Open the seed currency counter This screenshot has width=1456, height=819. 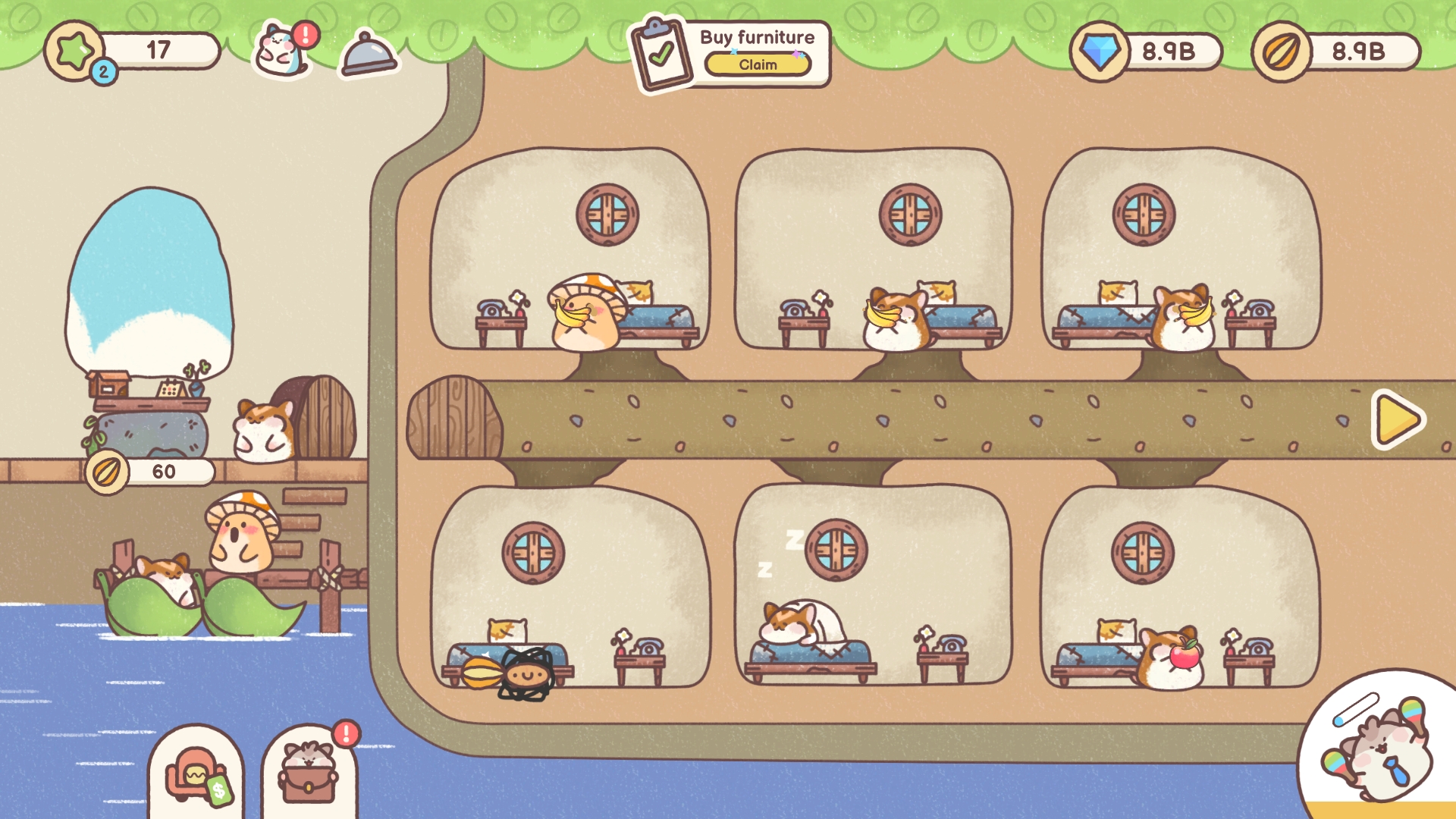tap(1336, 52)
